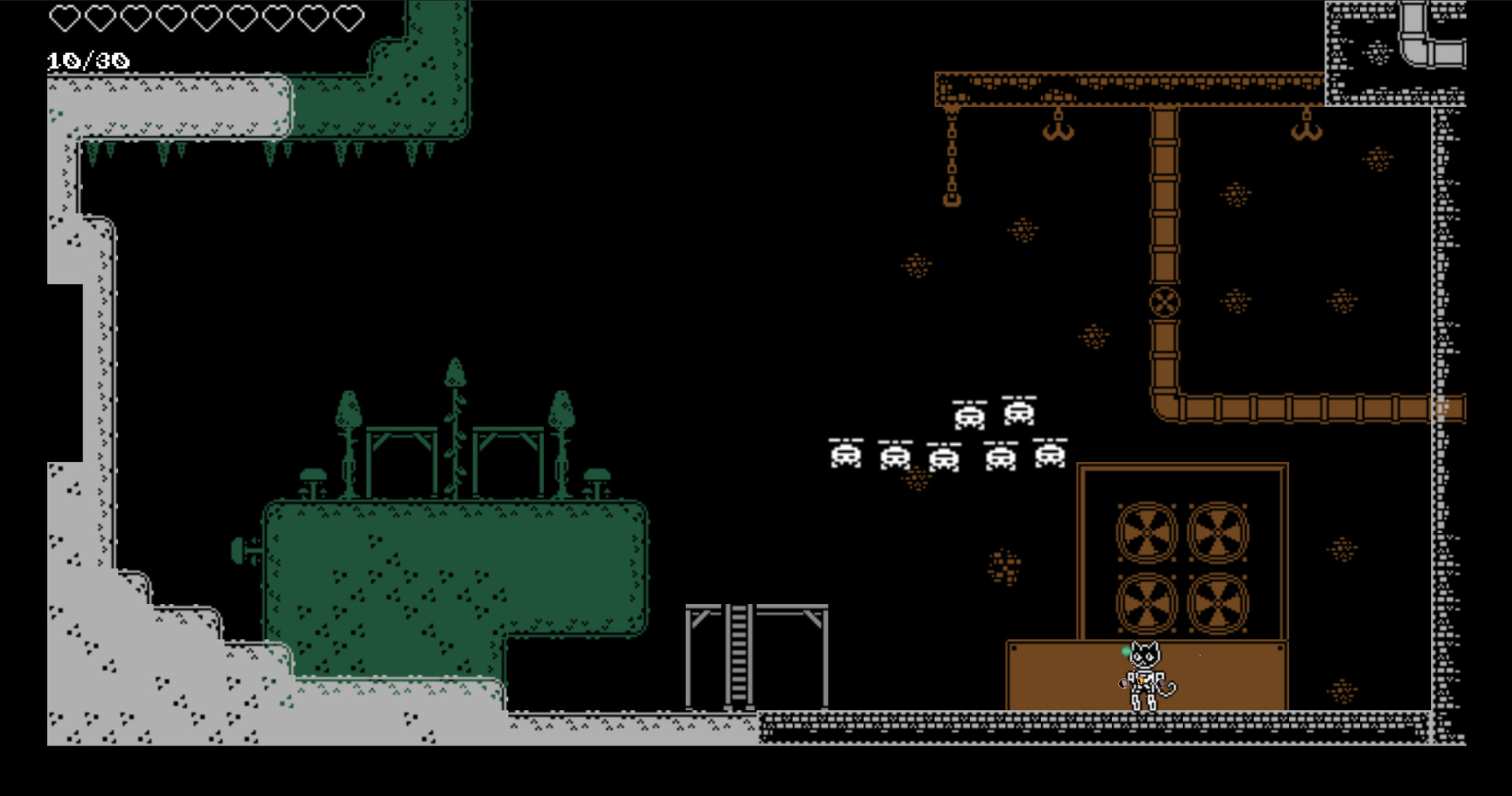
Task: Click the topmost flying drone enemy
Action: 1017,410
